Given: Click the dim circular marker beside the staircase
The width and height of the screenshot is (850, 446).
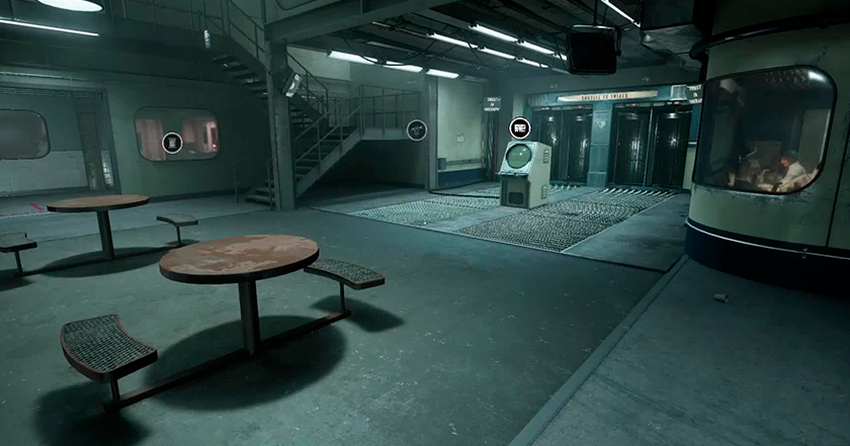Looking at the screenshot, I should (x=416, y=129).
